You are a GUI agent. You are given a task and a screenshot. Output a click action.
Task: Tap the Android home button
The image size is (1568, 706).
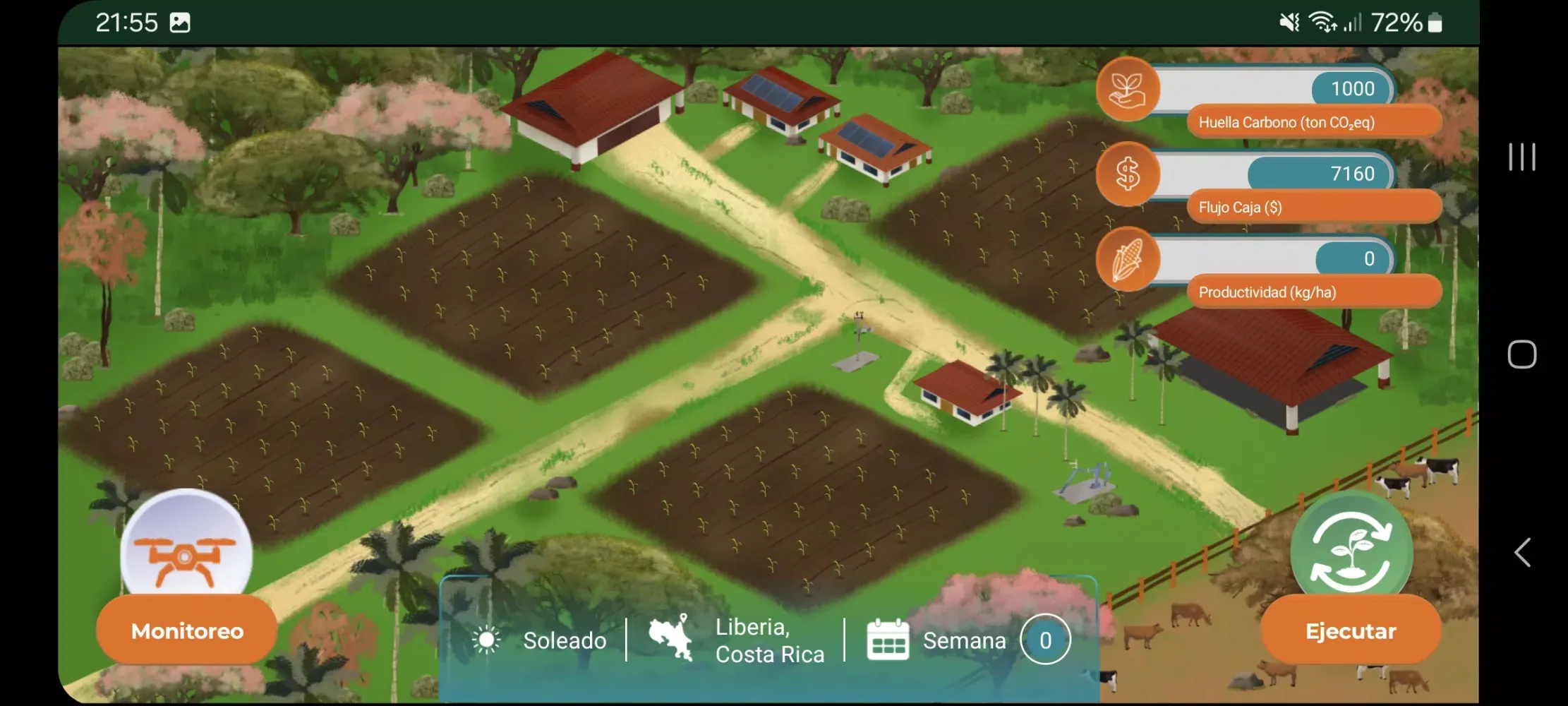[1522, 354]
